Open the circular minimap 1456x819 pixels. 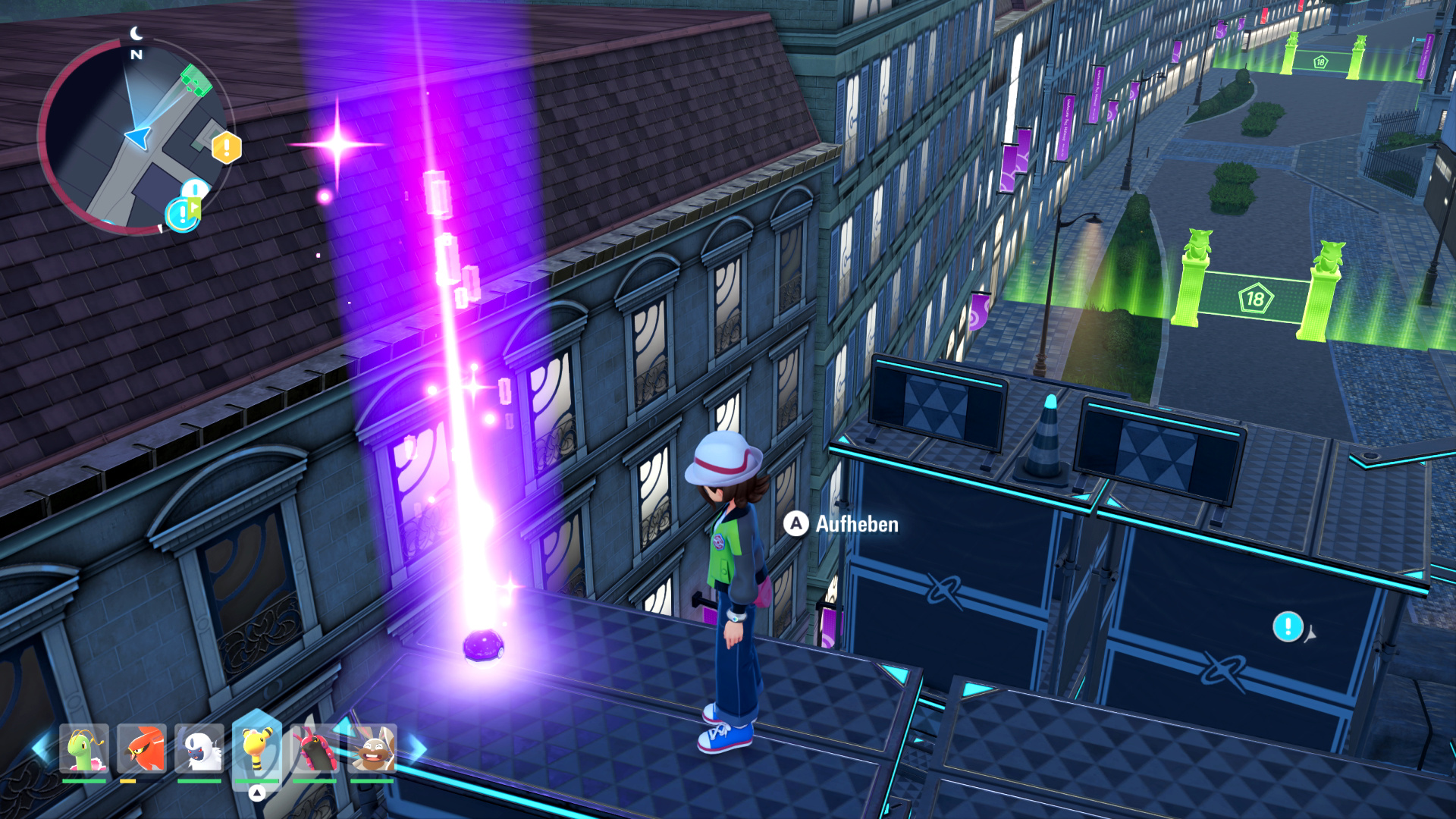click(x=133, y=136)
